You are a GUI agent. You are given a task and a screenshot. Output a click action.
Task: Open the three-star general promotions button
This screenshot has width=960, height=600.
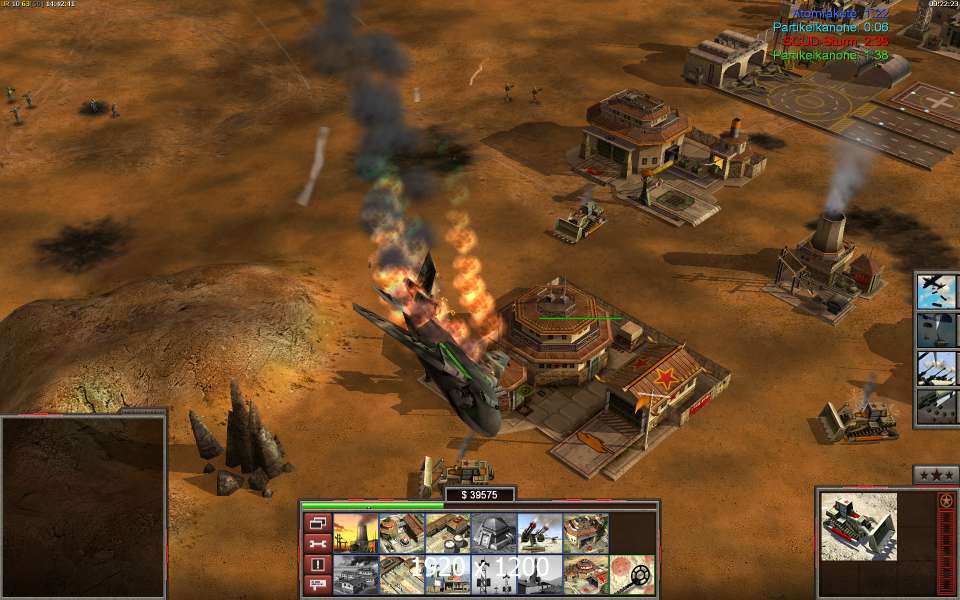936,475
